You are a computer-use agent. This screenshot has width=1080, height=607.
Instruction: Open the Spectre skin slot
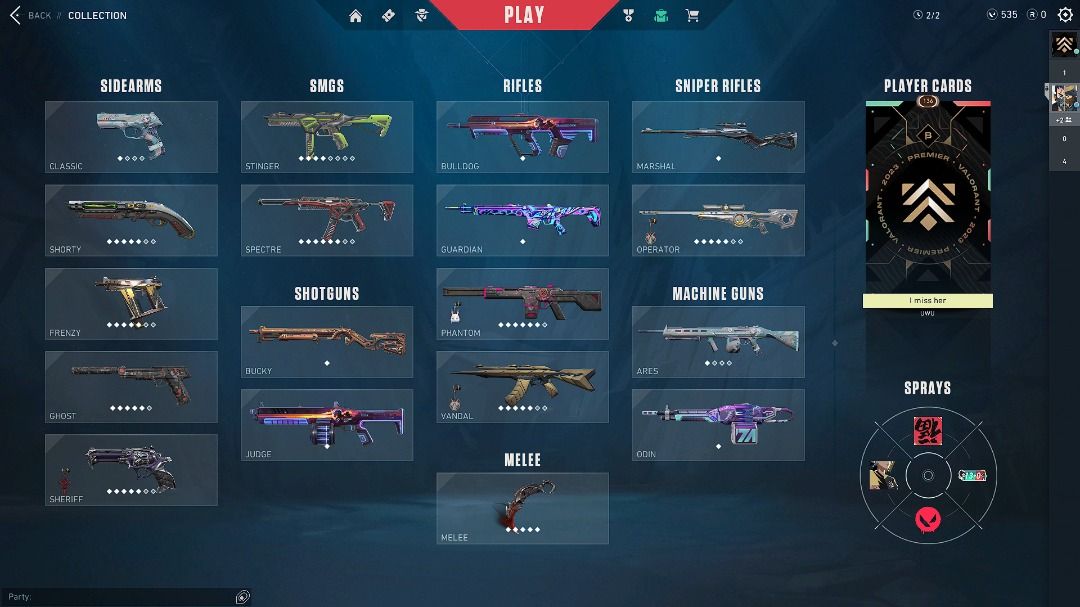[x=327, y=220]
